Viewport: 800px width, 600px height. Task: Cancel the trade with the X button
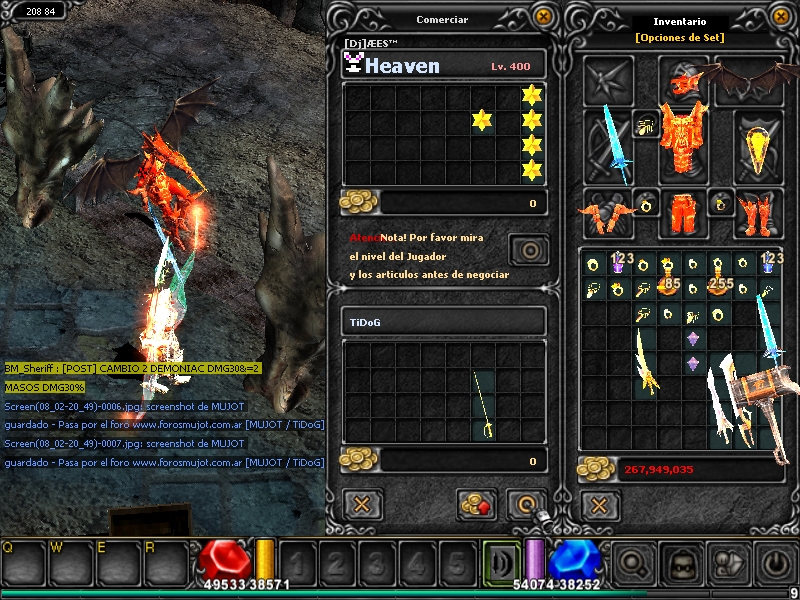point(362,504)
